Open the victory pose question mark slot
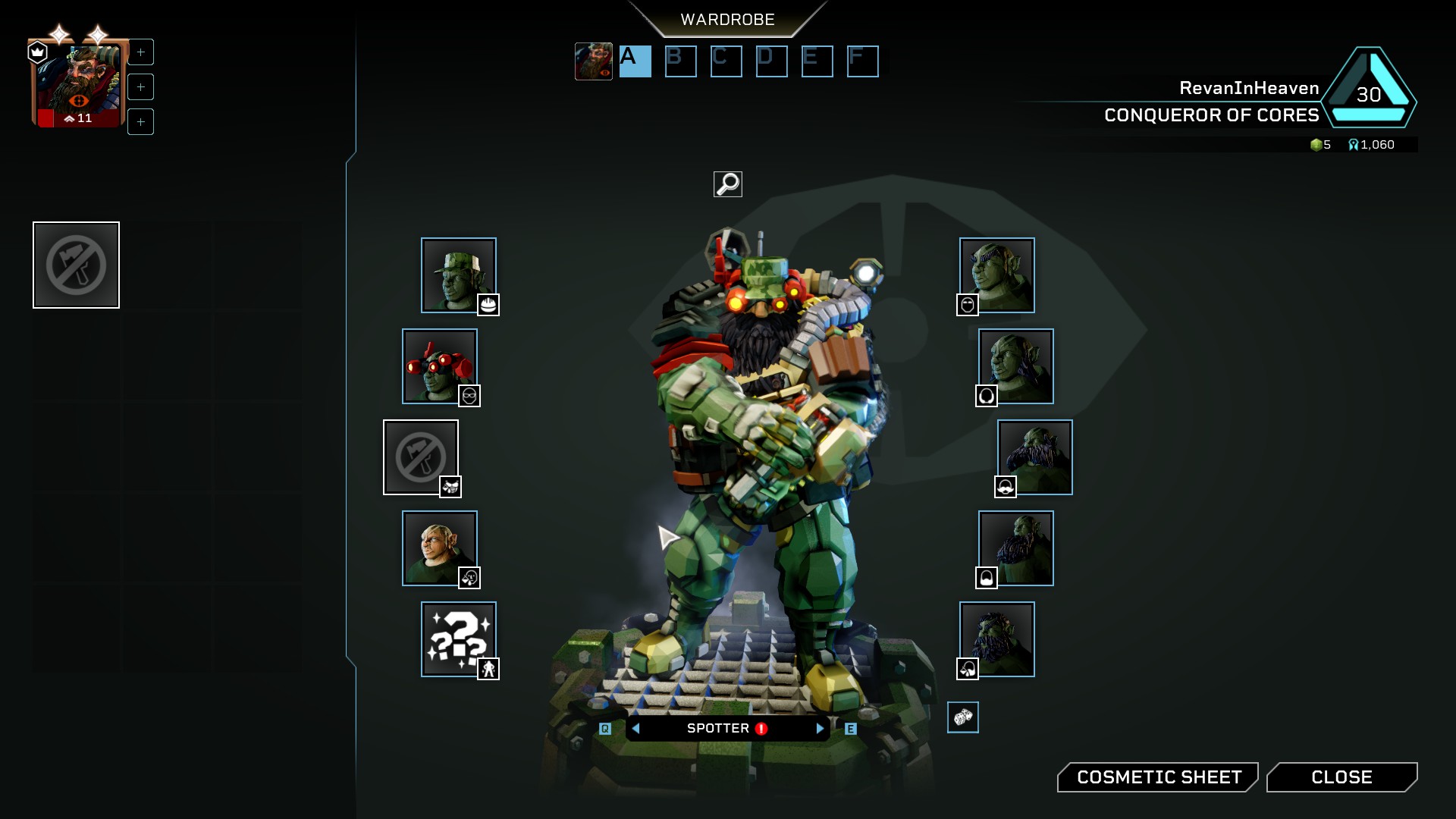Image resolution: width=1456 pixels, height=819 pixels. (x=458, y=639)
